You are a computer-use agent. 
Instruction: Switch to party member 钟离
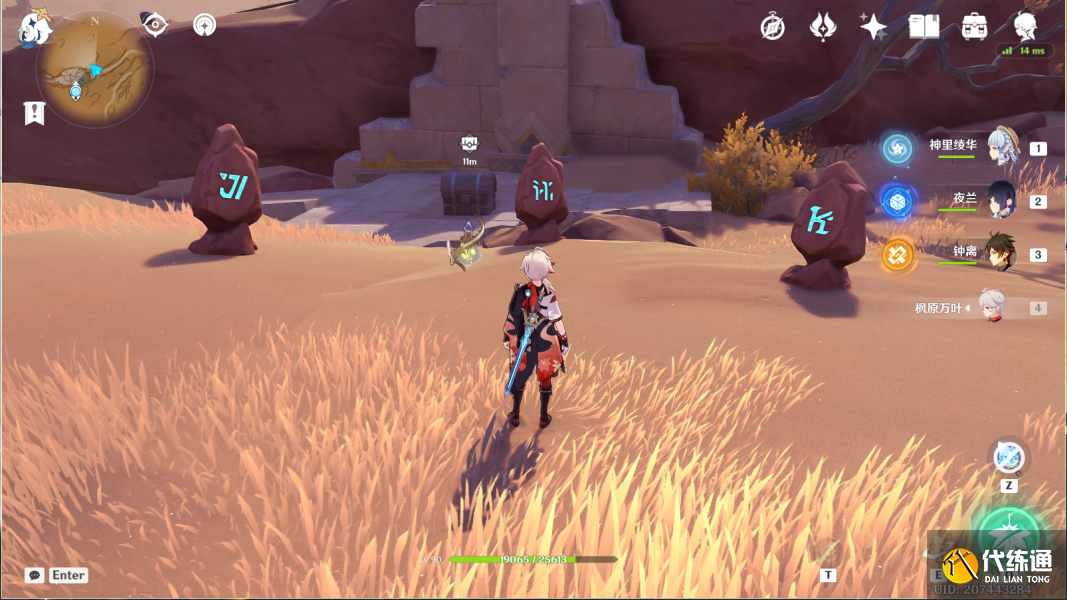pyautogui.click(x=1000, y=253)
